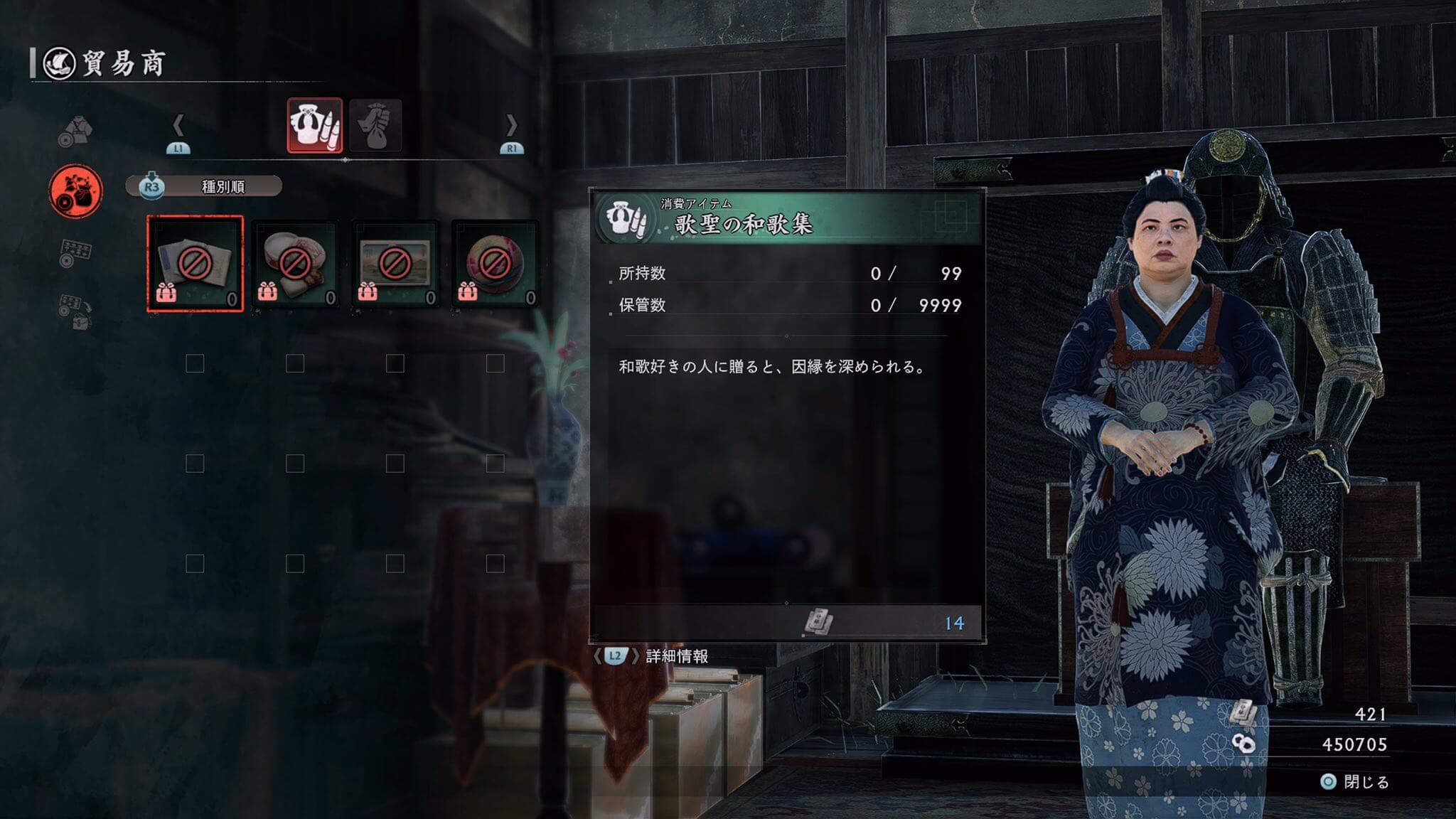This screenshot has height=819, width=1456.
Task: Select the consumable items tab with gourd icon
Action: pyautogui.click(x=314, y=126)
